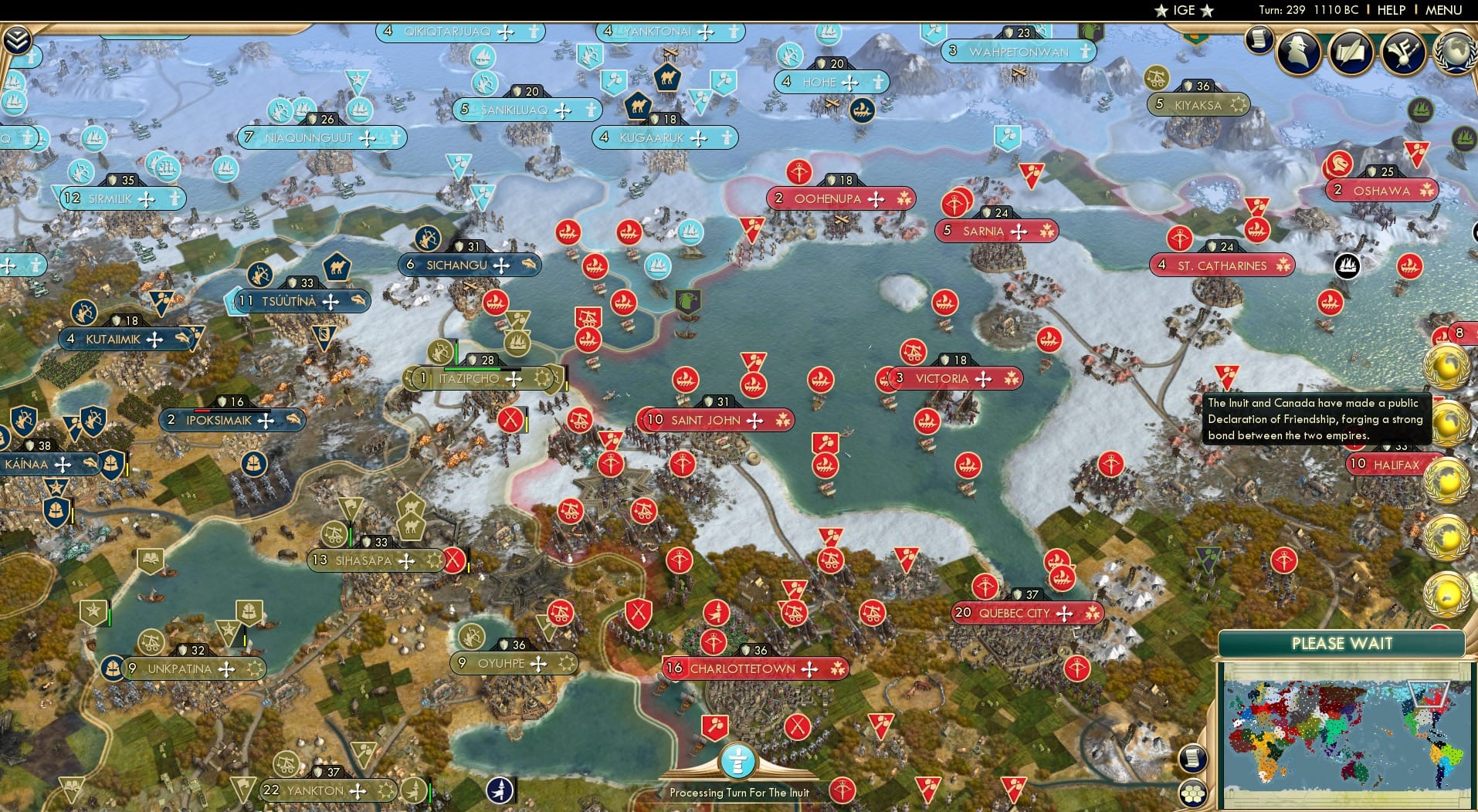
Task: Click the turn-processing hourglass indicator at bottom center
Action: click(x=739, y=760)
